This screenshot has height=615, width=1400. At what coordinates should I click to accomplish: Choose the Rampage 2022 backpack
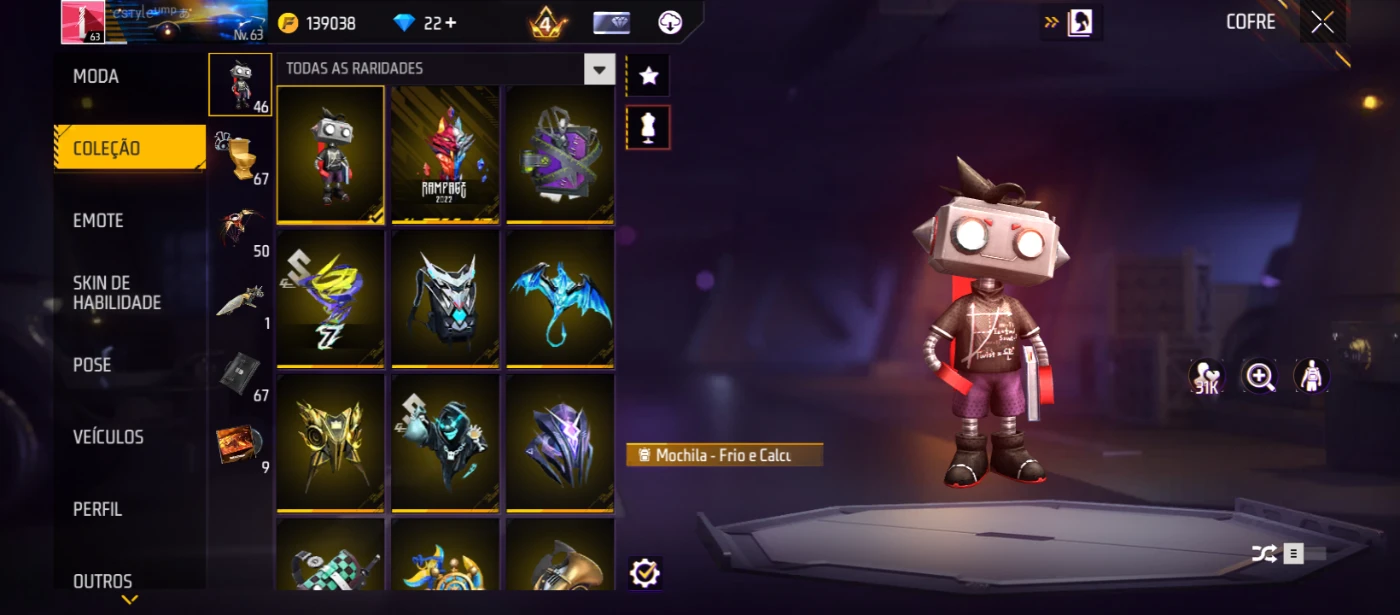445,154
